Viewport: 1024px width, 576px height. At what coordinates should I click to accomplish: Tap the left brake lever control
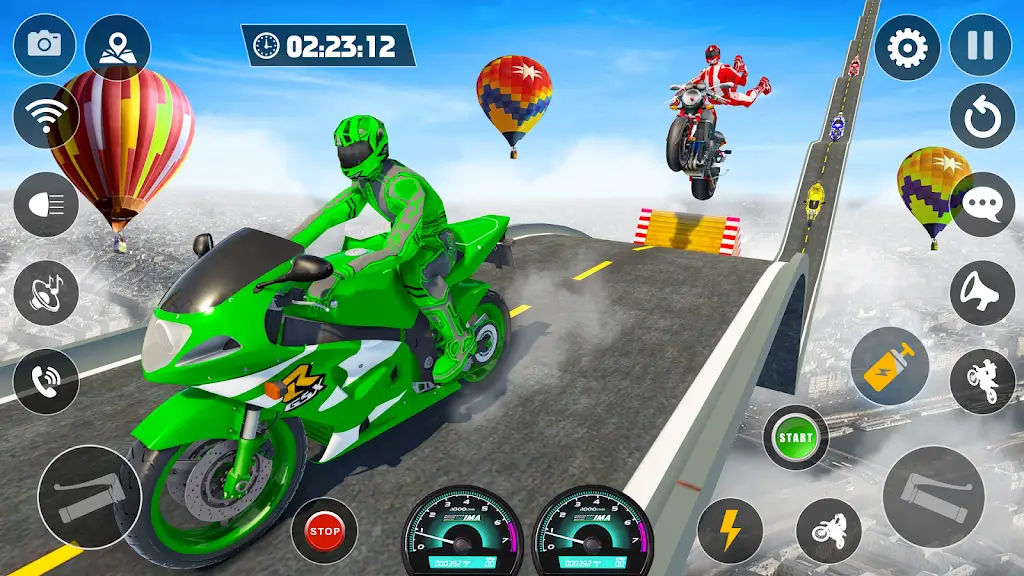coord(89,497)
